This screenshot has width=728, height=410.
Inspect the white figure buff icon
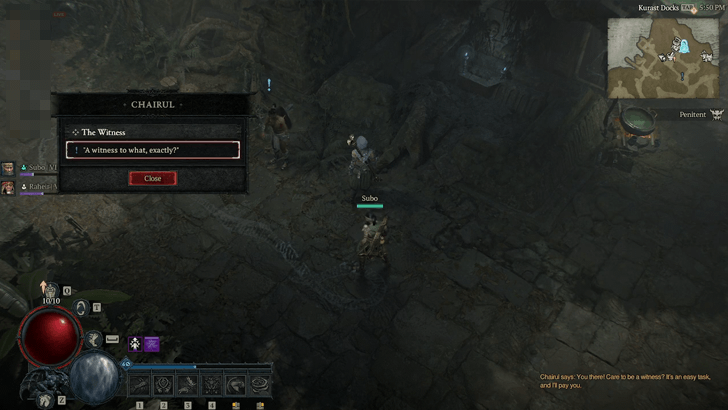point(134,344)
